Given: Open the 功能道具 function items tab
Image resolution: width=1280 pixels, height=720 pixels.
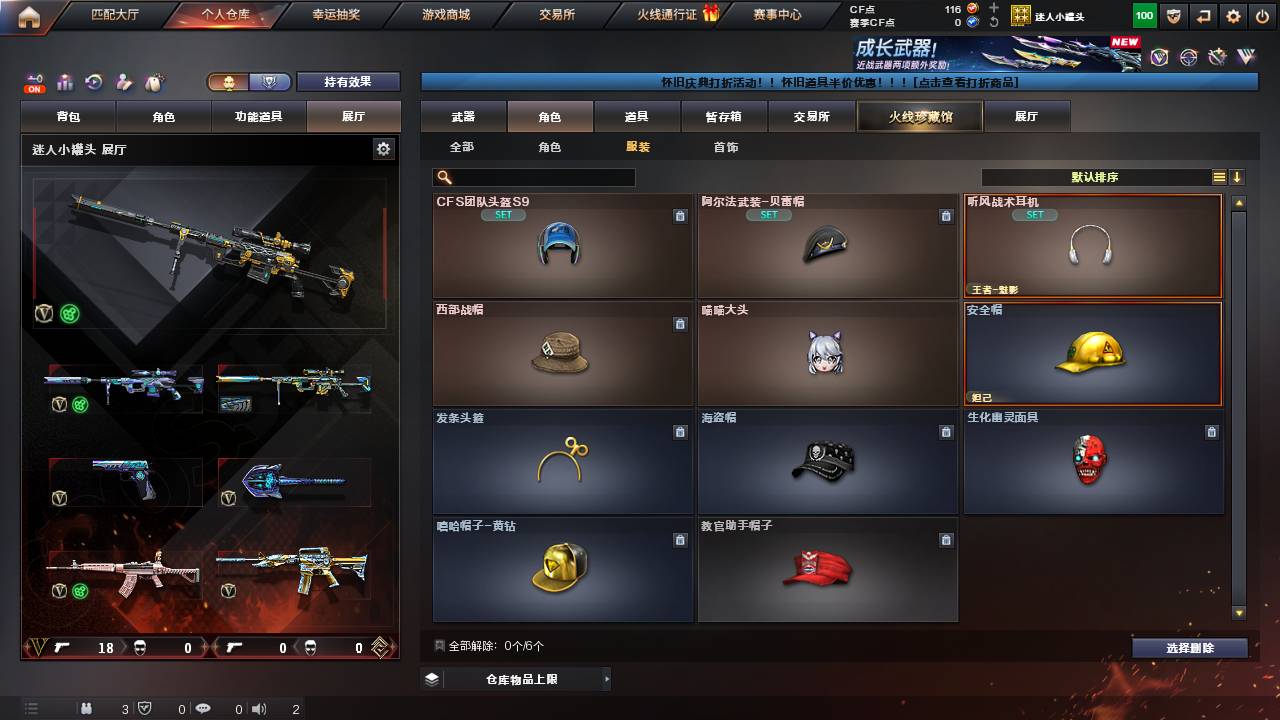Looking at the screenshot, I should [258, 117].
